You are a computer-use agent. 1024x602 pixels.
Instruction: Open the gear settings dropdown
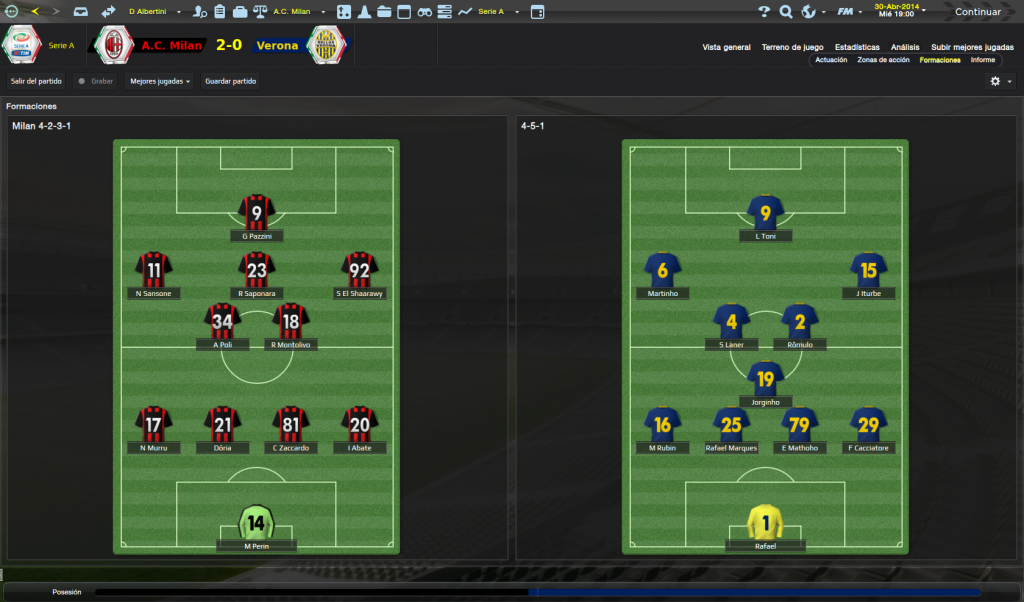pos(999,81)
